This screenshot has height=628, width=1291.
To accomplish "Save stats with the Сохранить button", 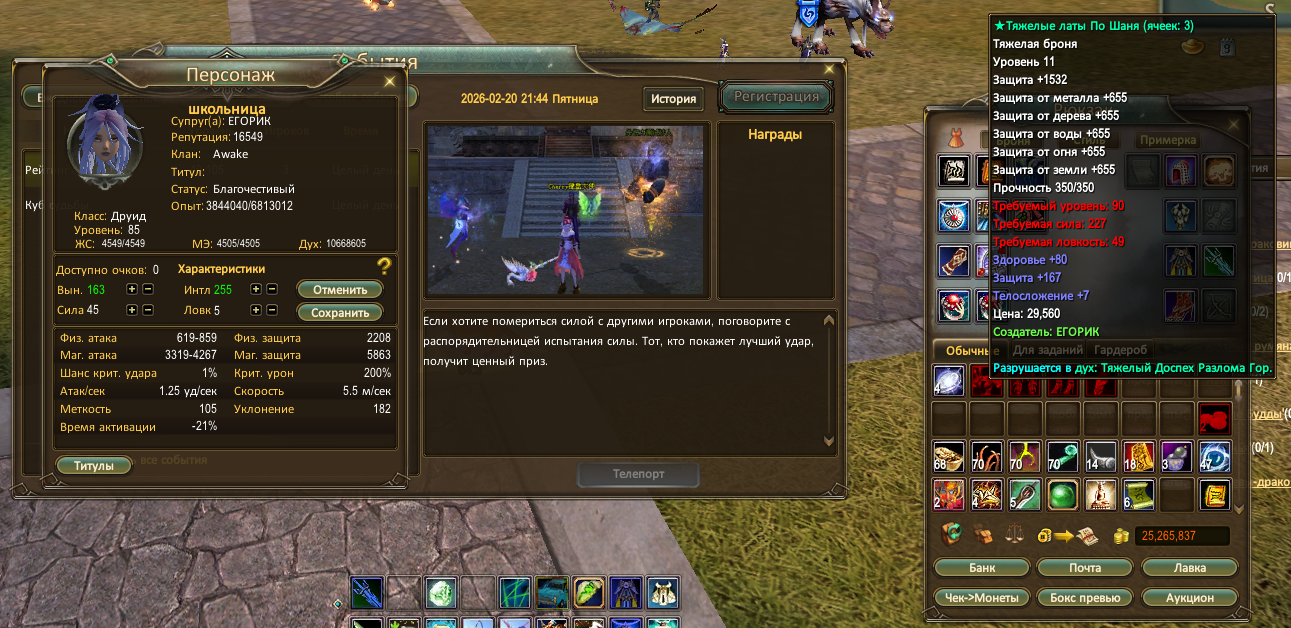I will tap(340, 312).
